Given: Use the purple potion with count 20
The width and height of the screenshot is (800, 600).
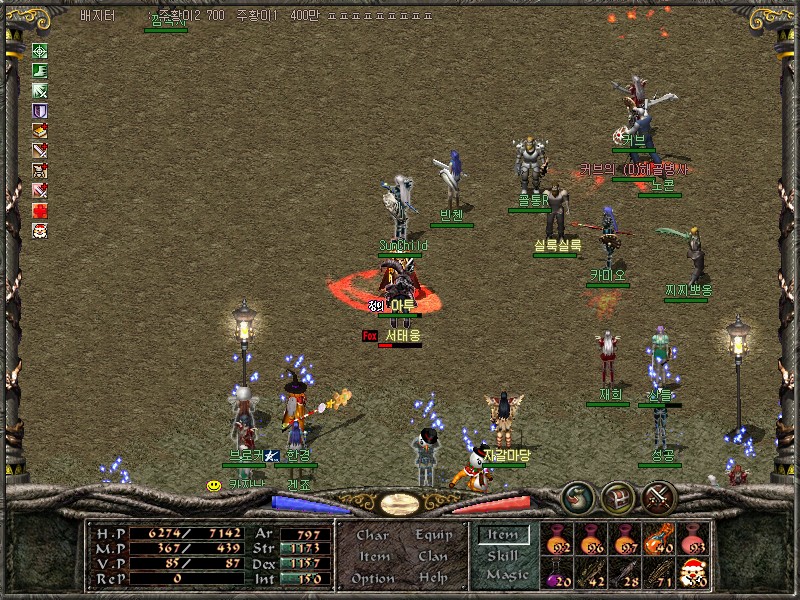Looking at the screenshot, I should point(558,573).
